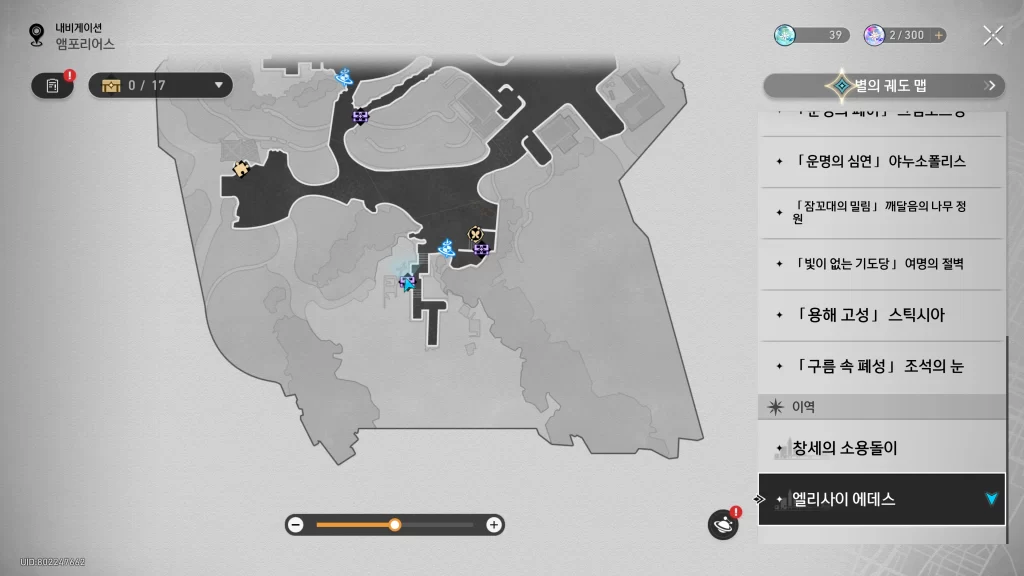Image resolution: width=1024 pixels, height=576 pixels.
Task: Open the 별의 궤도 맵 star rail map
Action: pos(883,86)
